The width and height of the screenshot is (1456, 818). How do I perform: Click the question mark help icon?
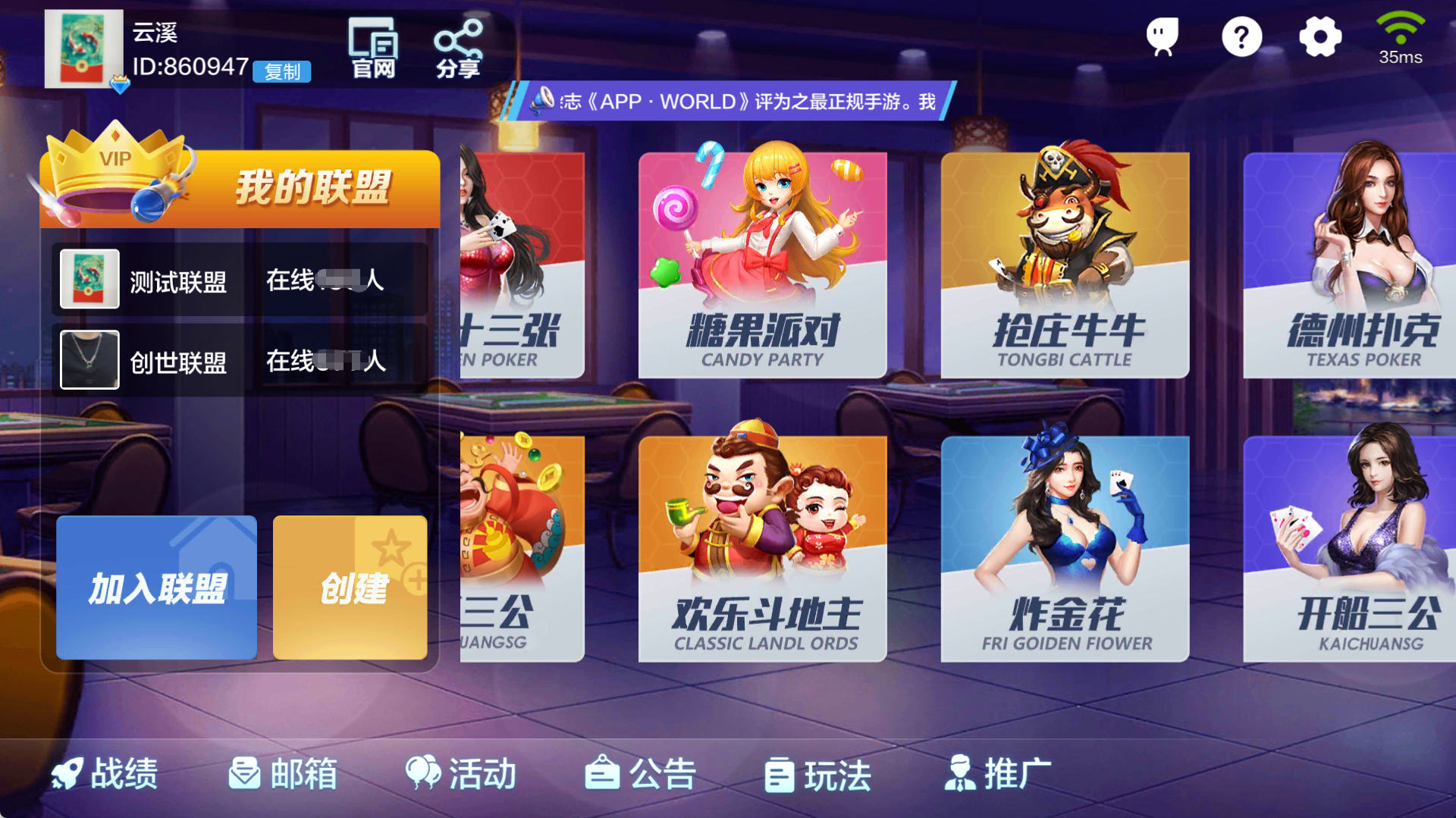pos(1241,36)
